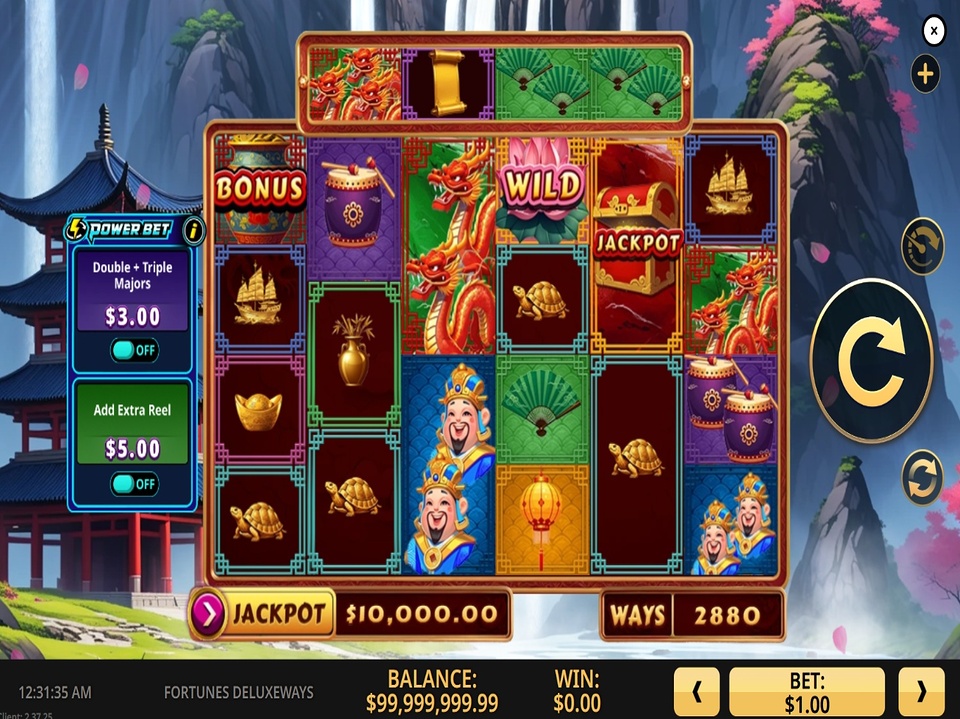Image resolution: width=960 pixels, height=719 pixels.
Task: Increase the bet amount
Action: point(921,691)
